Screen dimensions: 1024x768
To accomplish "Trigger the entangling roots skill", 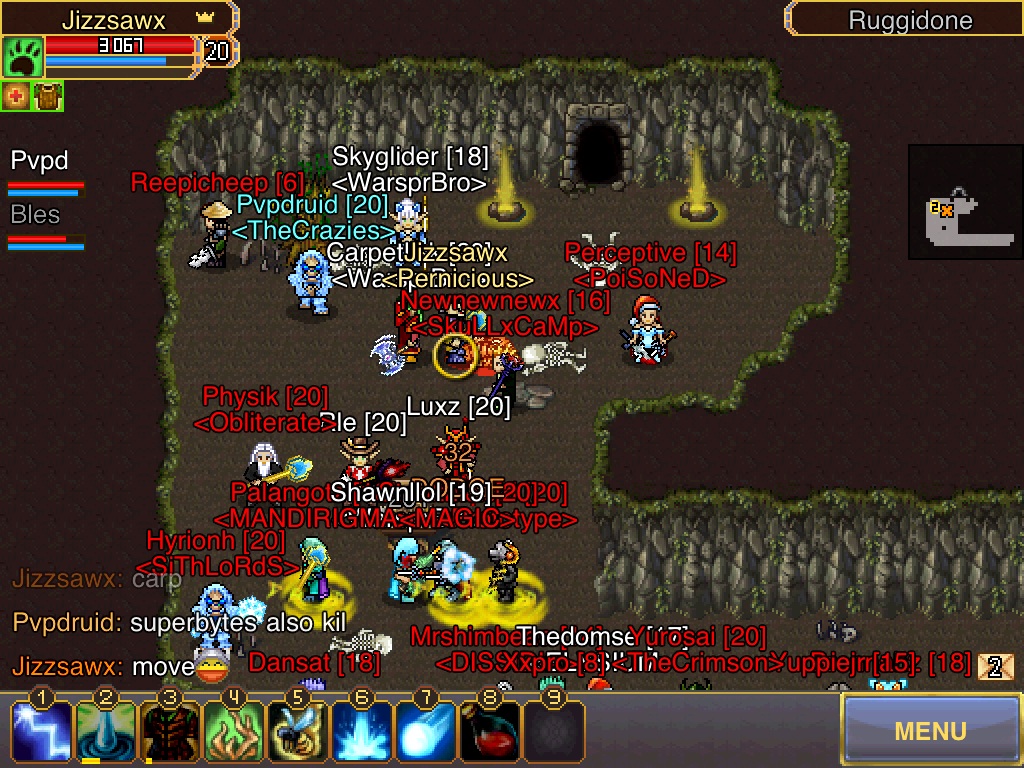I will tap(234, 730).
